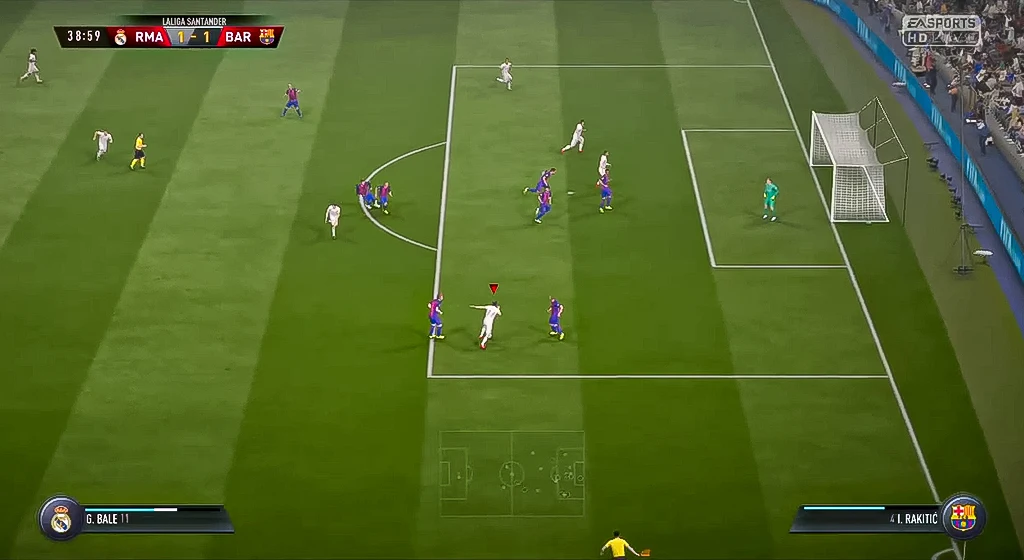This screenshot has width=1024, height=560.
Task: Click the G. Bale player name panel
Action: coord(152,519)
